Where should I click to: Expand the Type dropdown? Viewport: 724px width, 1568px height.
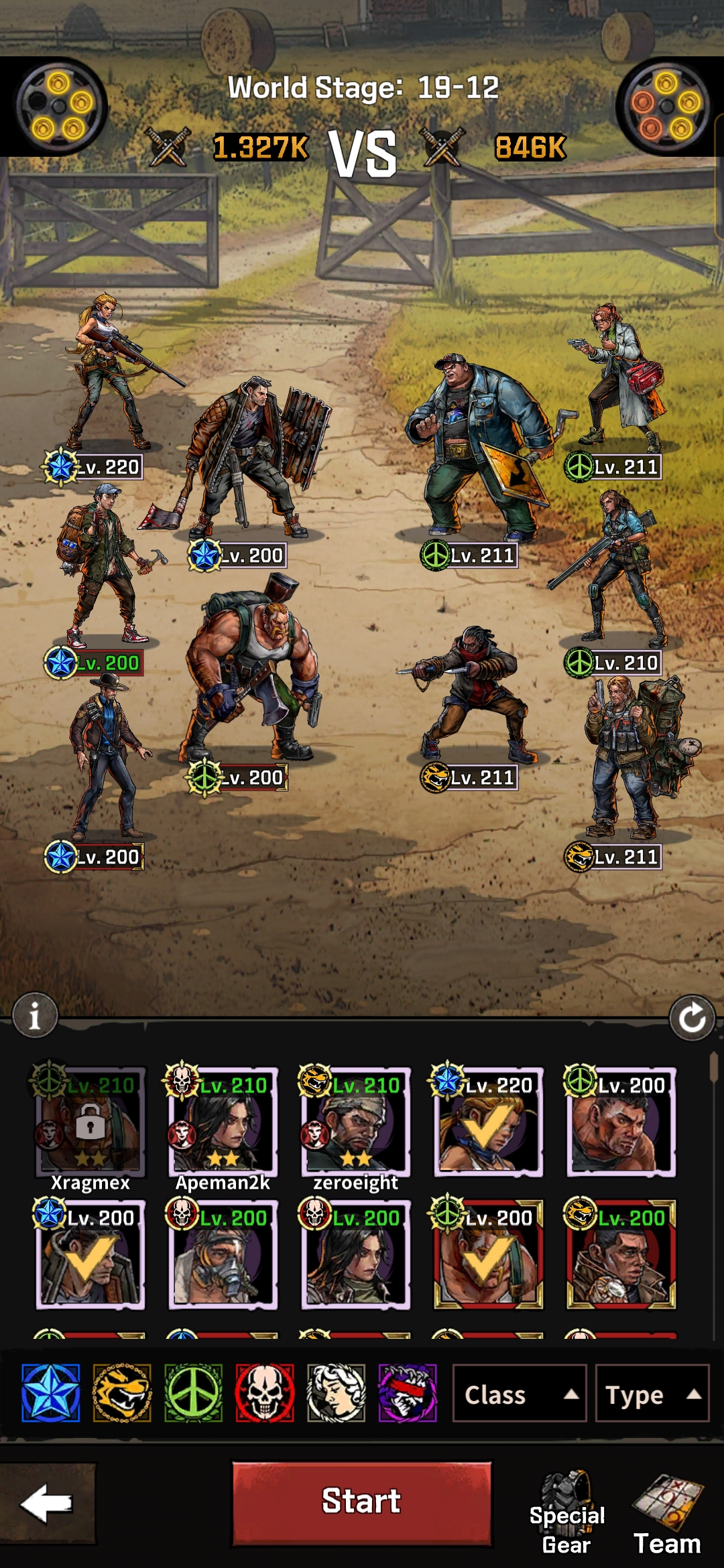(x=652, y=1394)
